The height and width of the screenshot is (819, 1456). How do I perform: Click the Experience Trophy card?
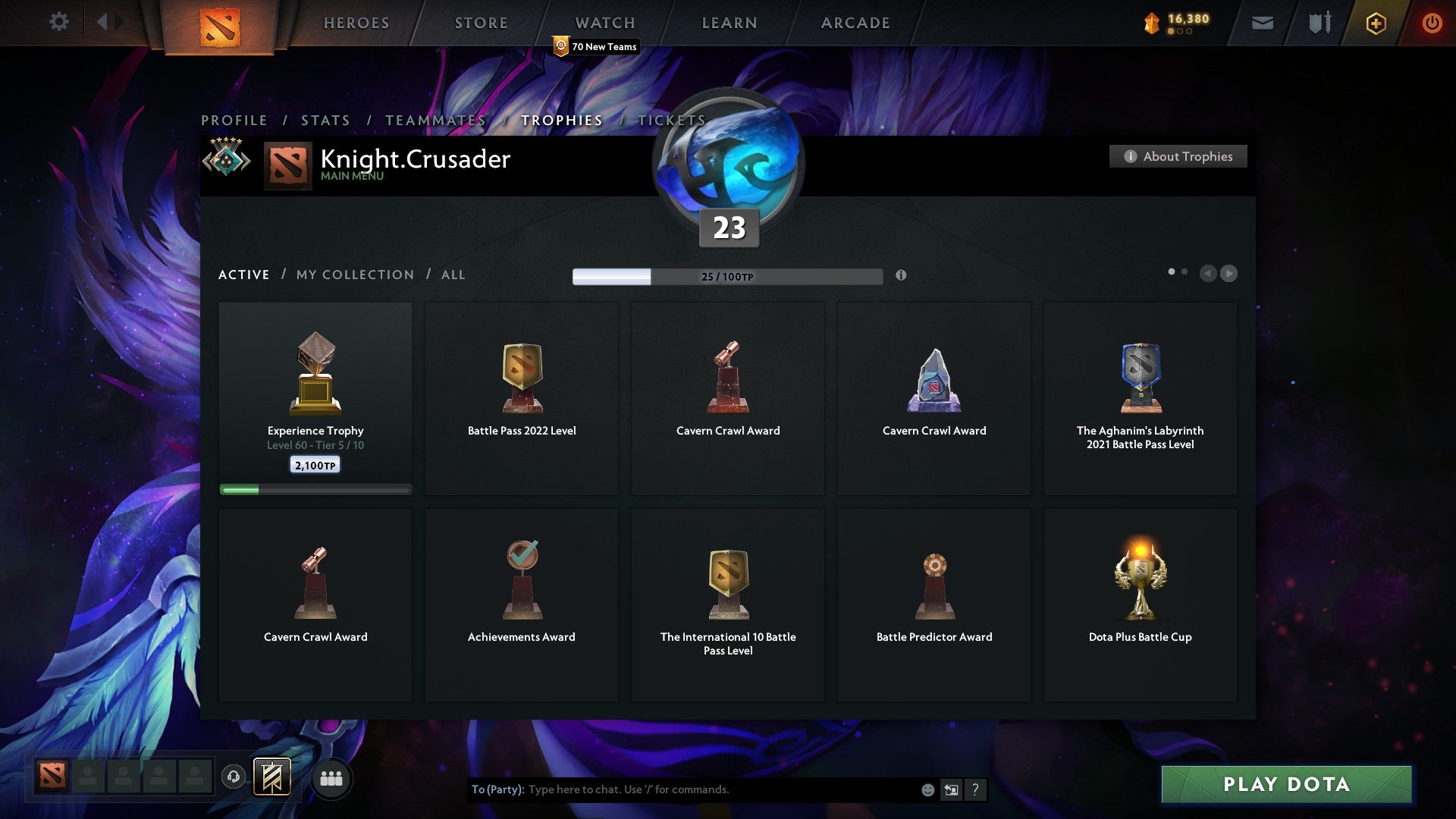(315, 394)
